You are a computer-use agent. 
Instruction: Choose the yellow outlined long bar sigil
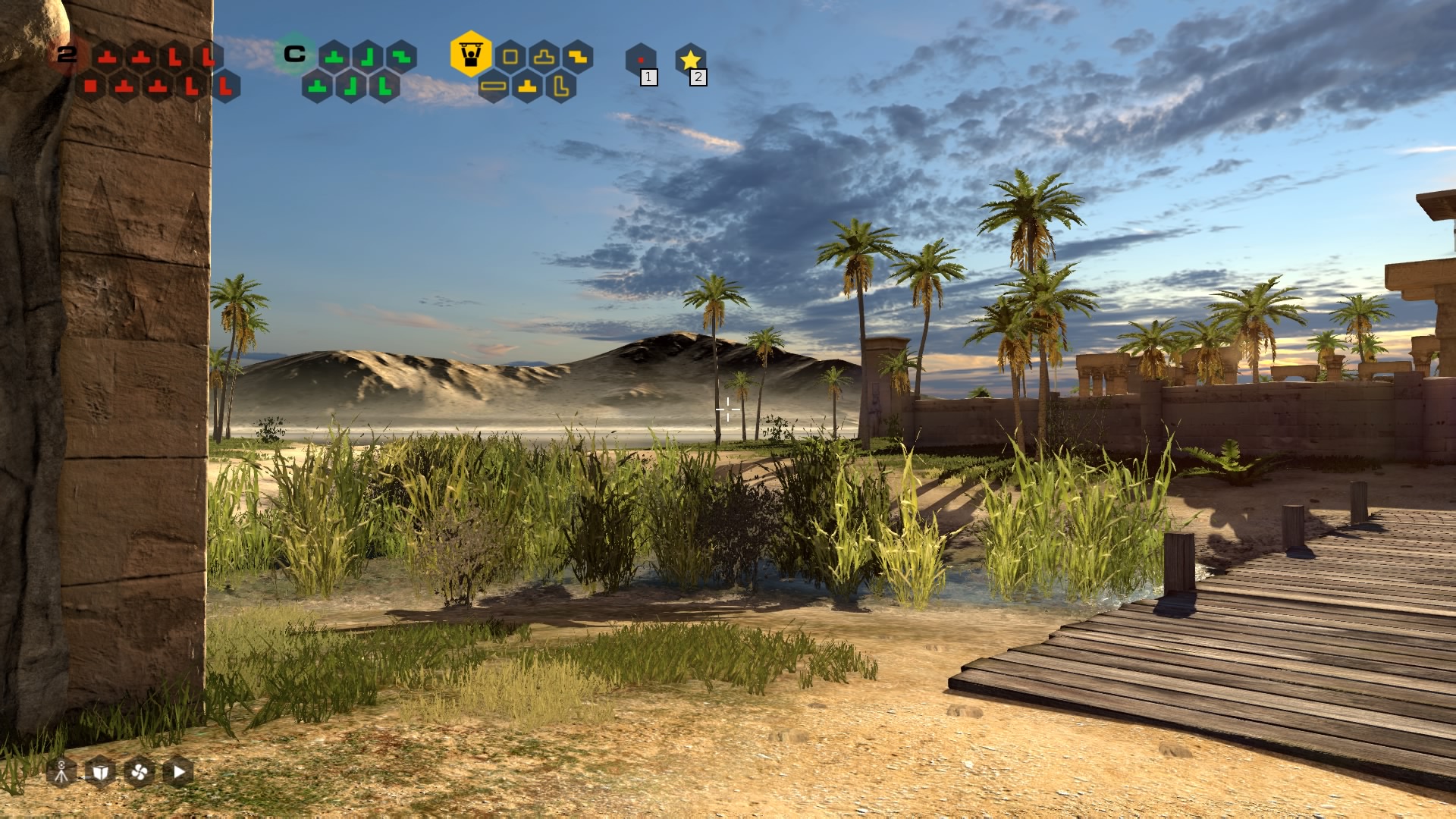(494, 86)
